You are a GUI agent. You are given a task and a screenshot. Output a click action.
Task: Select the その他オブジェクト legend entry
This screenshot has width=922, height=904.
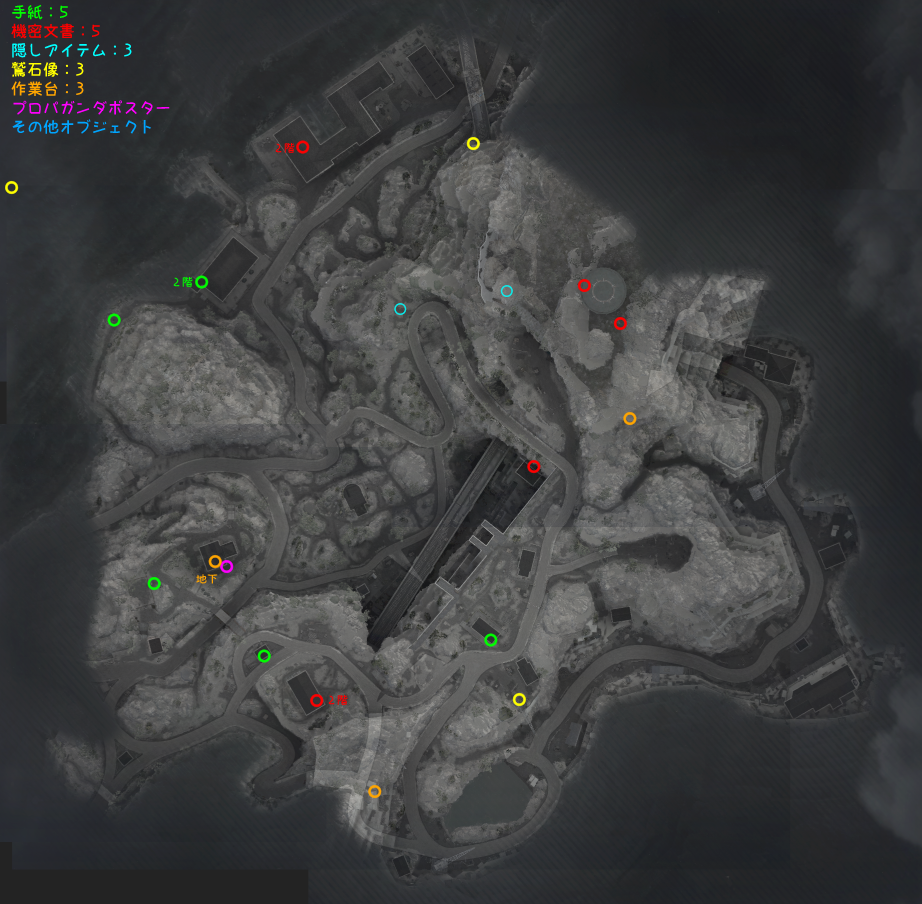tap(82, 127)
